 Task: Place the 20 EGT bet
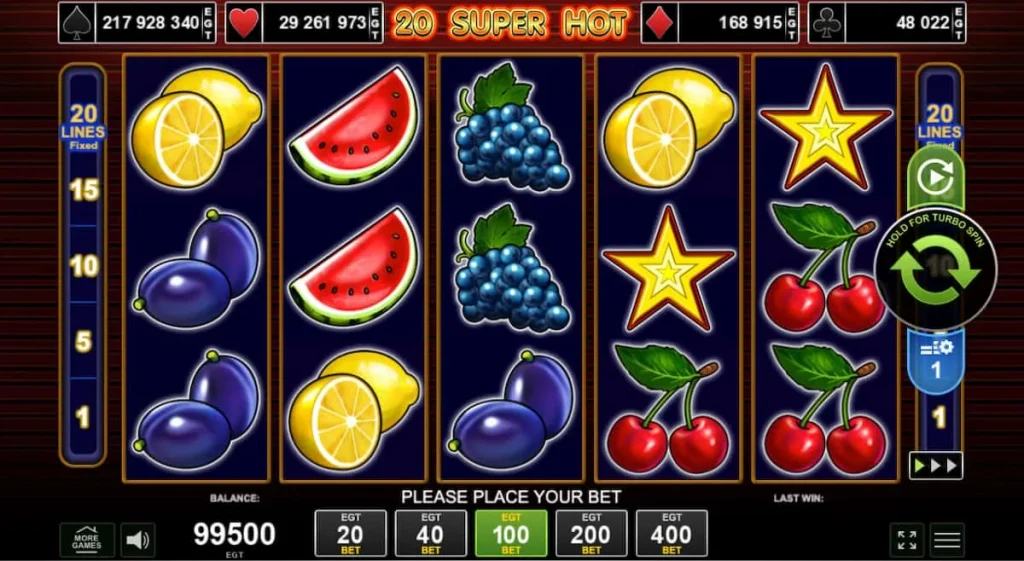click(350, 534)
